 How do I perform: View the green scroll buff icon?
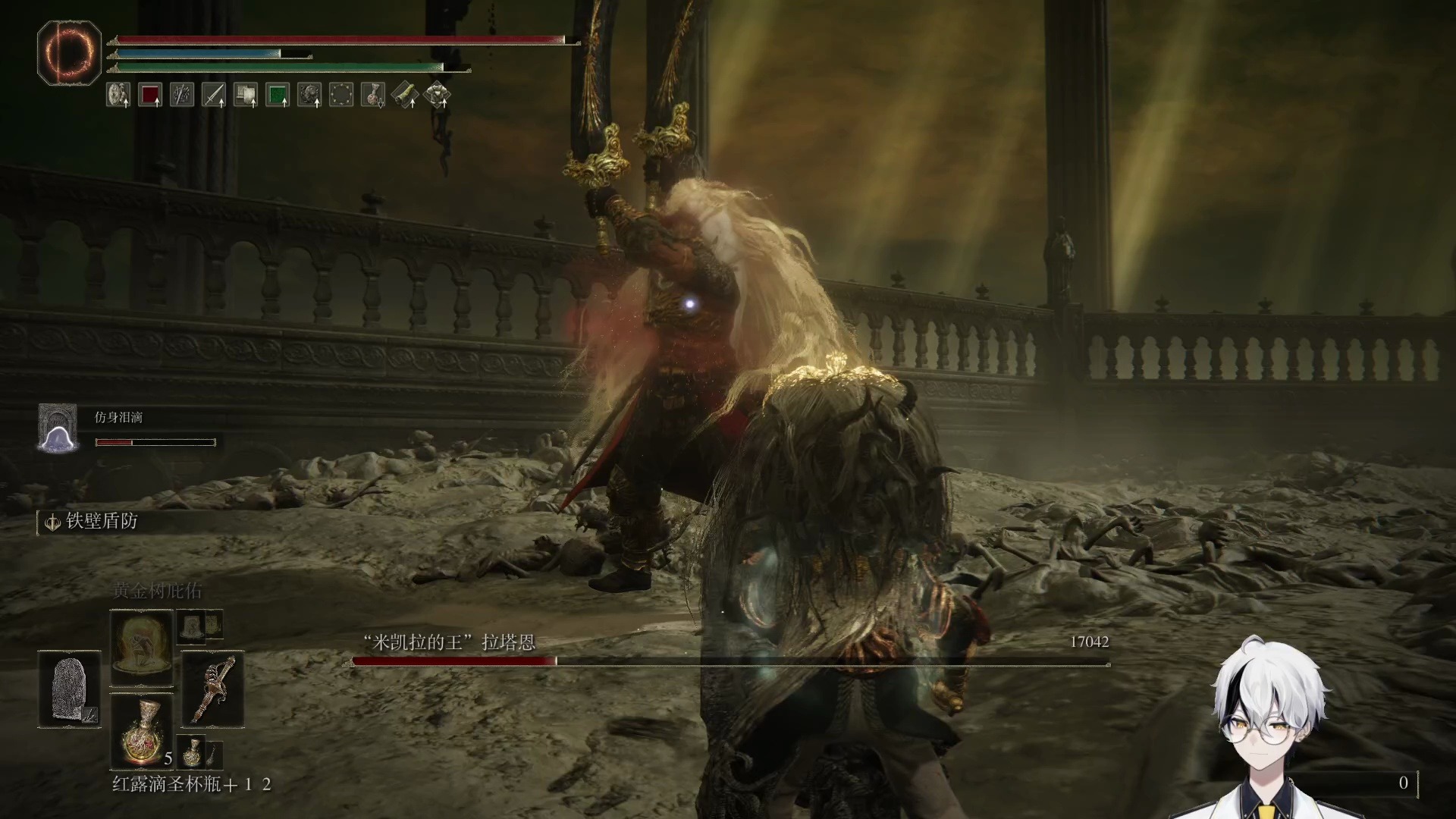(405, 95)
